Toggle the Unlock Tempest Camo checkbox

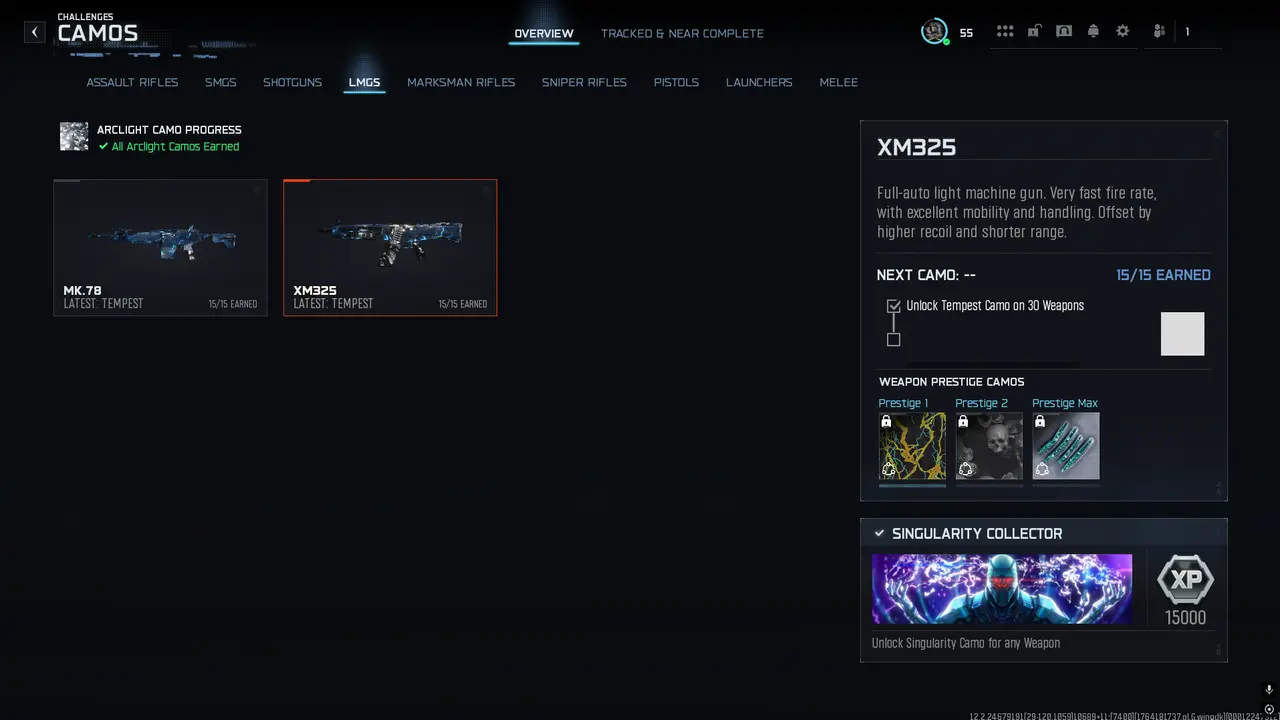pos(893,306)
